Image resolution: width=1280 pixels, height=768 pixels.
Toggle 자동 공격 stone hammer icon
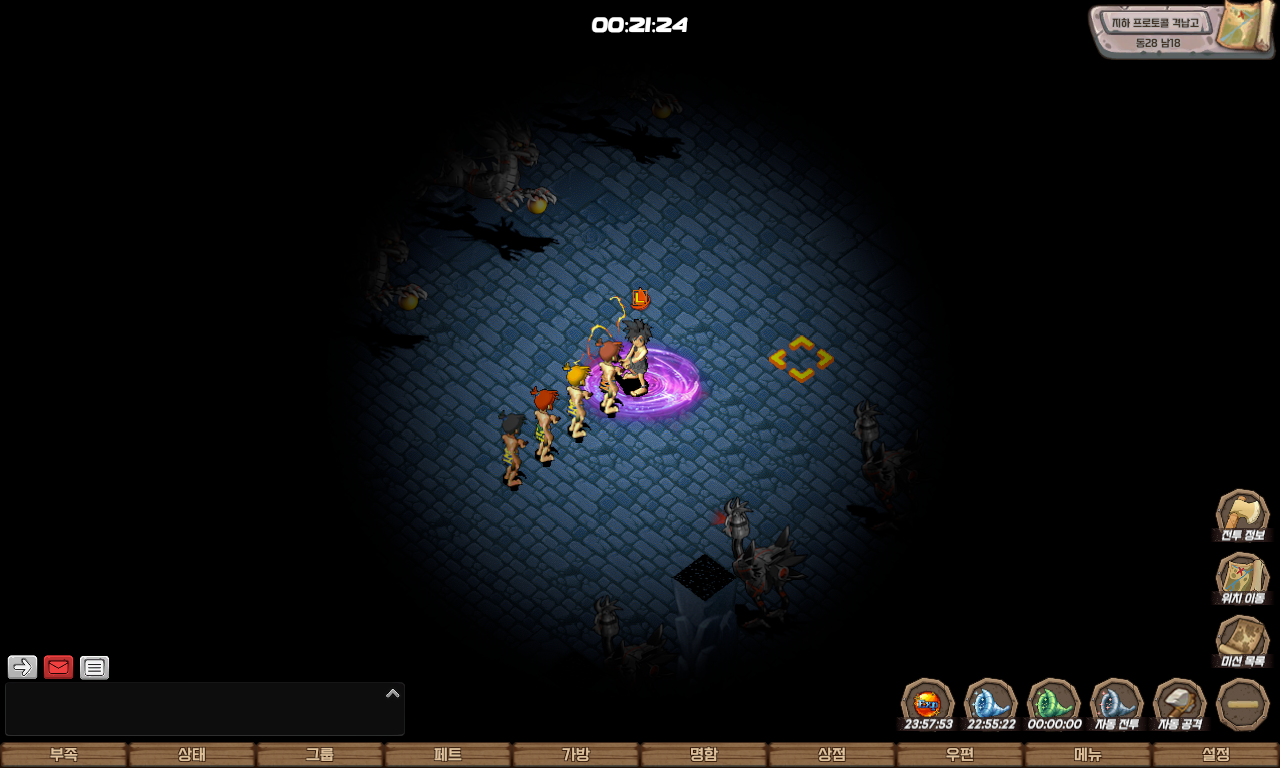(x=1179, y=703)
